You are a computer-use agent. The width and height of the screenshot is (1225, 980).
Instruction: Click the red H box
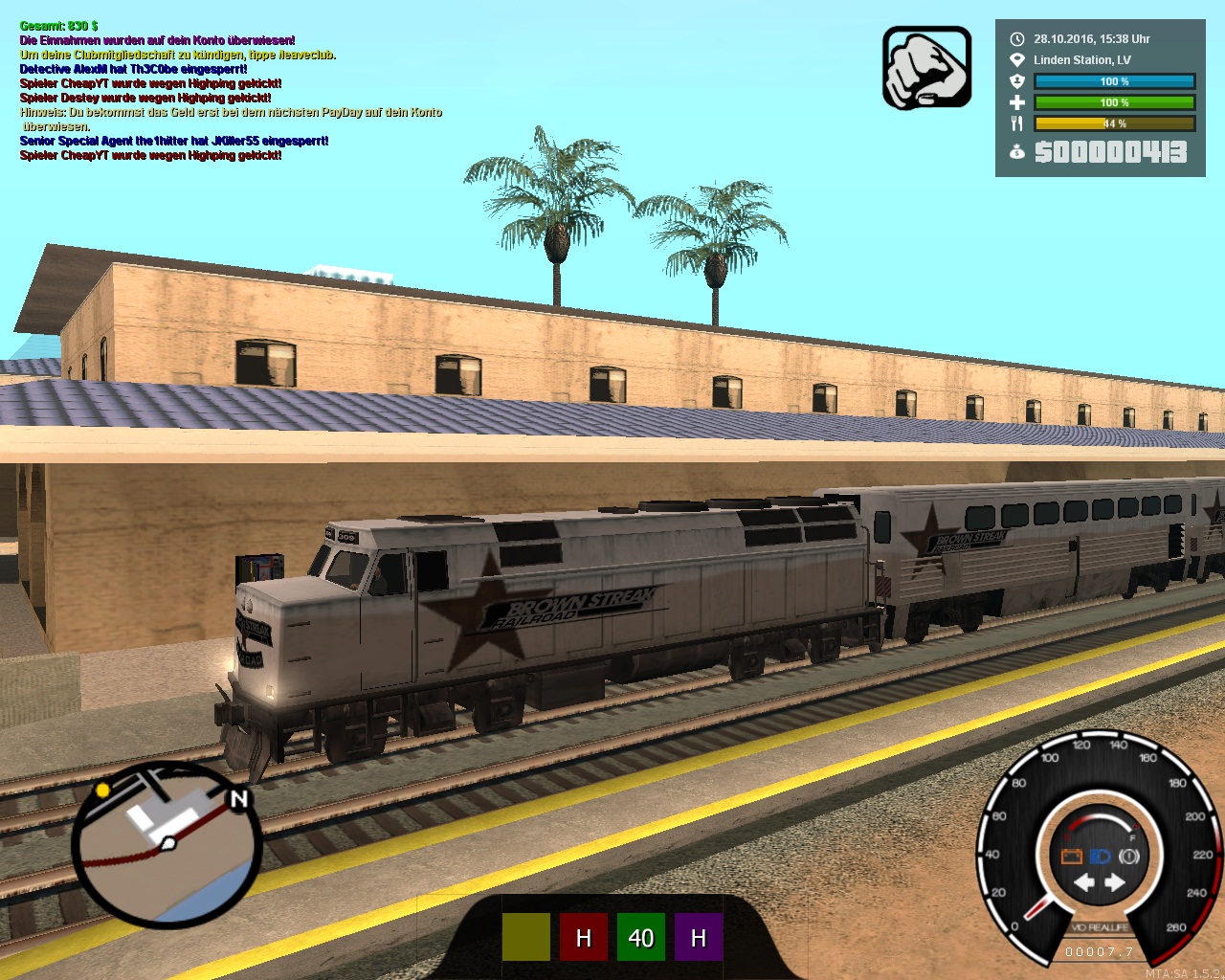[584, 937]
